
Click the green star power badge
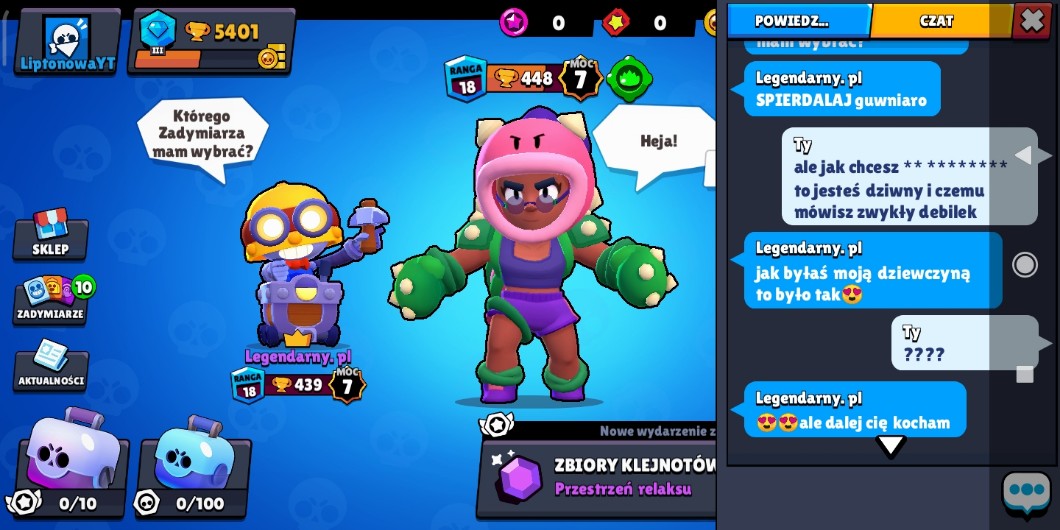(630, 78)
